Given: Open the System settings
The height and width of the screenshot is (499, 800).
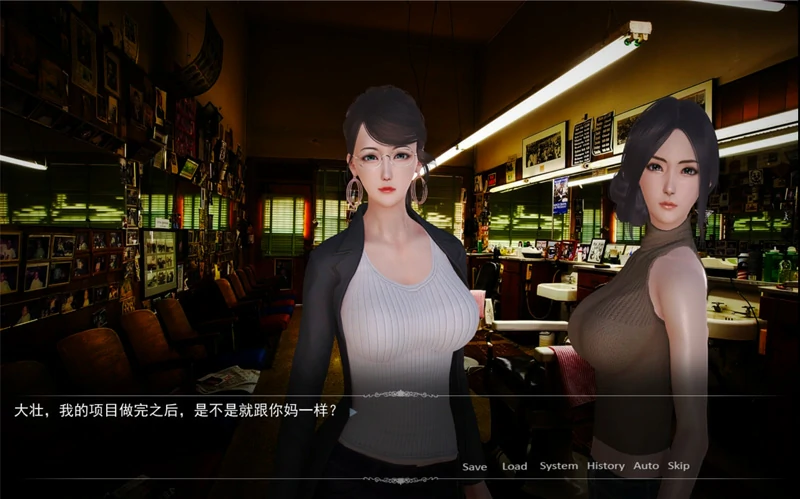Looking at the screenshot, I should [558, 466].
